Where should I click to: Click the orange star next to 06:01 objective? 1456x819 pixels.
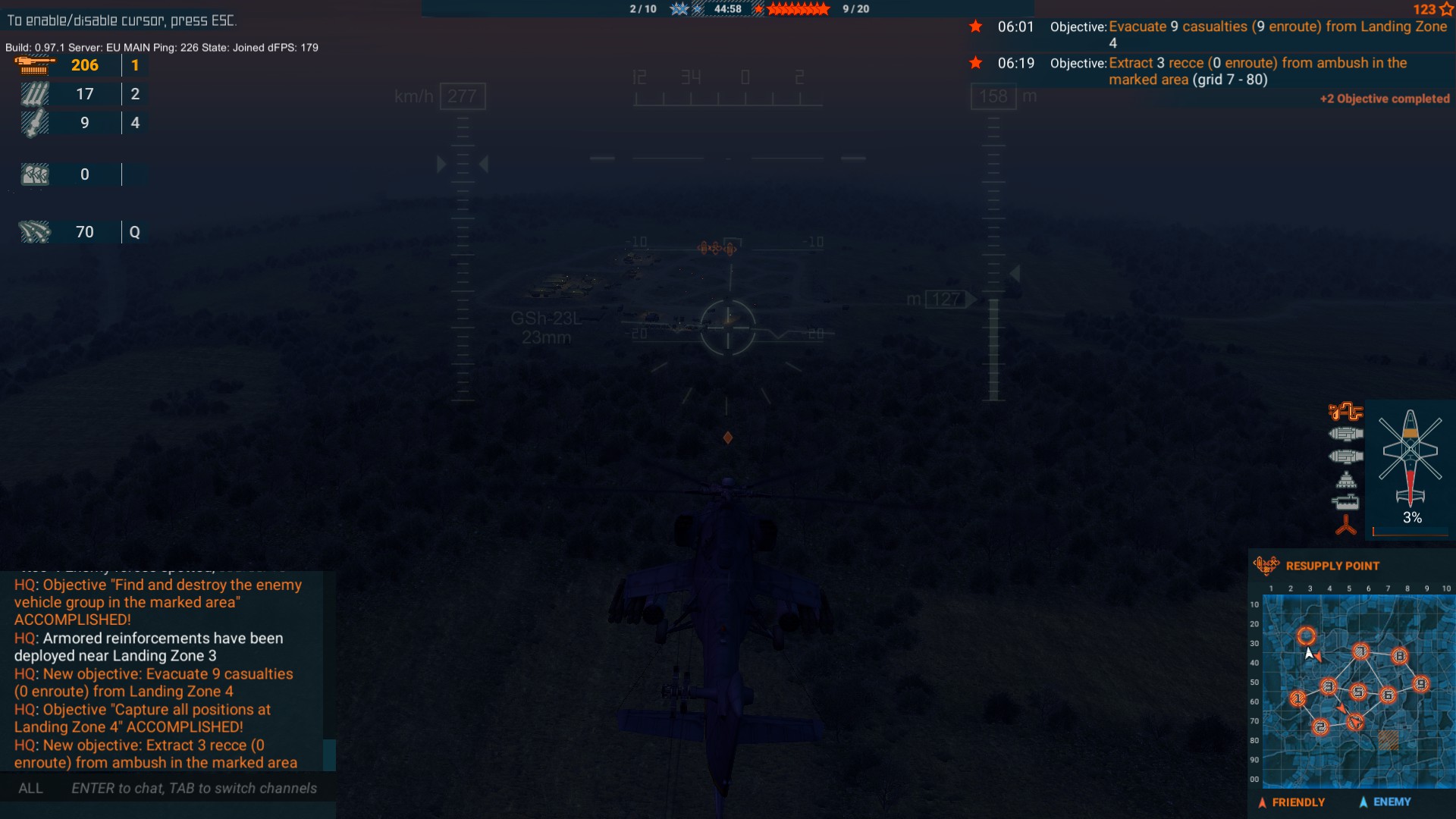(977, 27)
